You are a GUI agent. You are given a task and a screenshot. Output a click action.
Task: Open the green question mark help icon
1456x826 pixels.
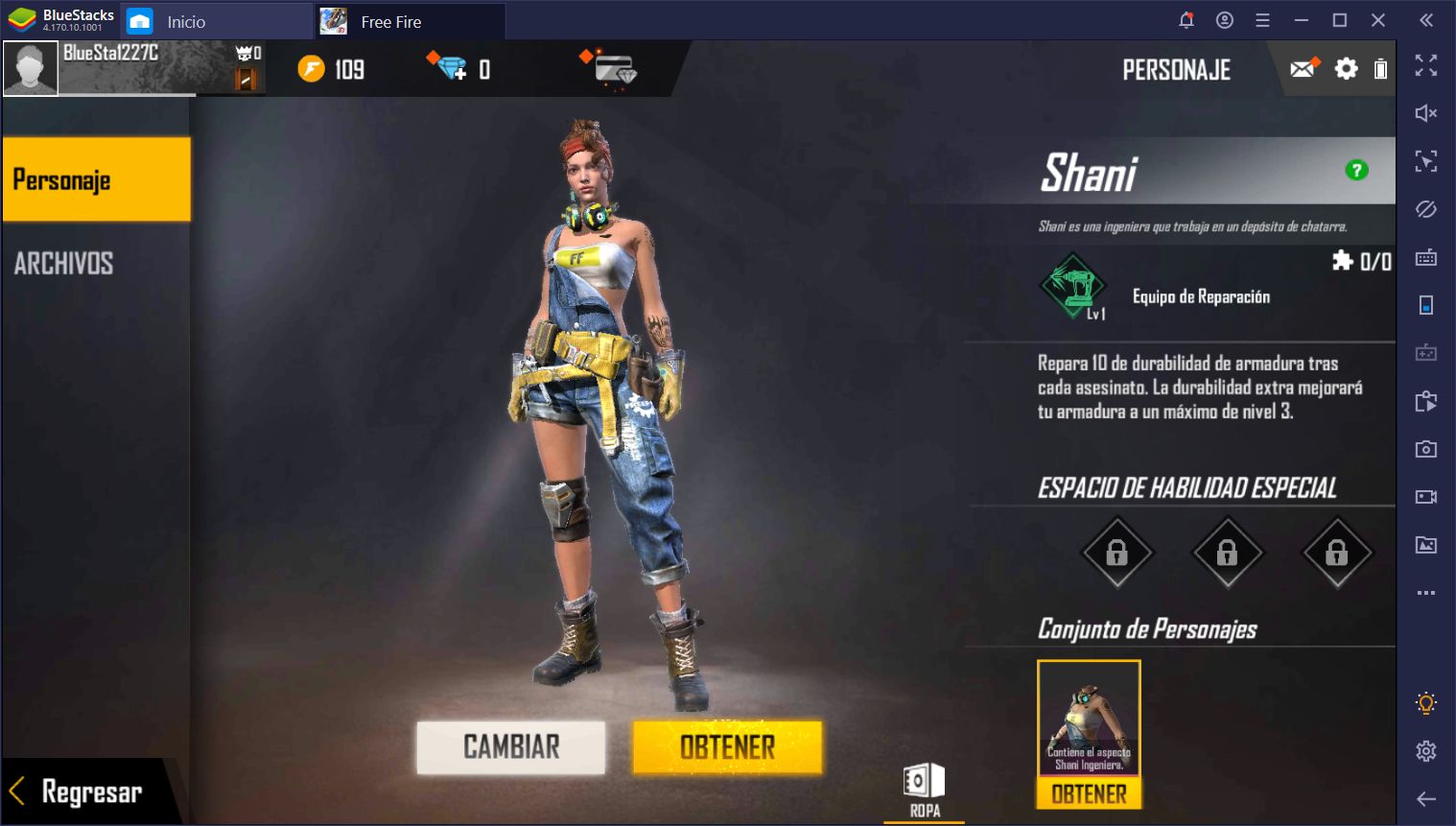pyautogui.click(x=1356, y=170)
